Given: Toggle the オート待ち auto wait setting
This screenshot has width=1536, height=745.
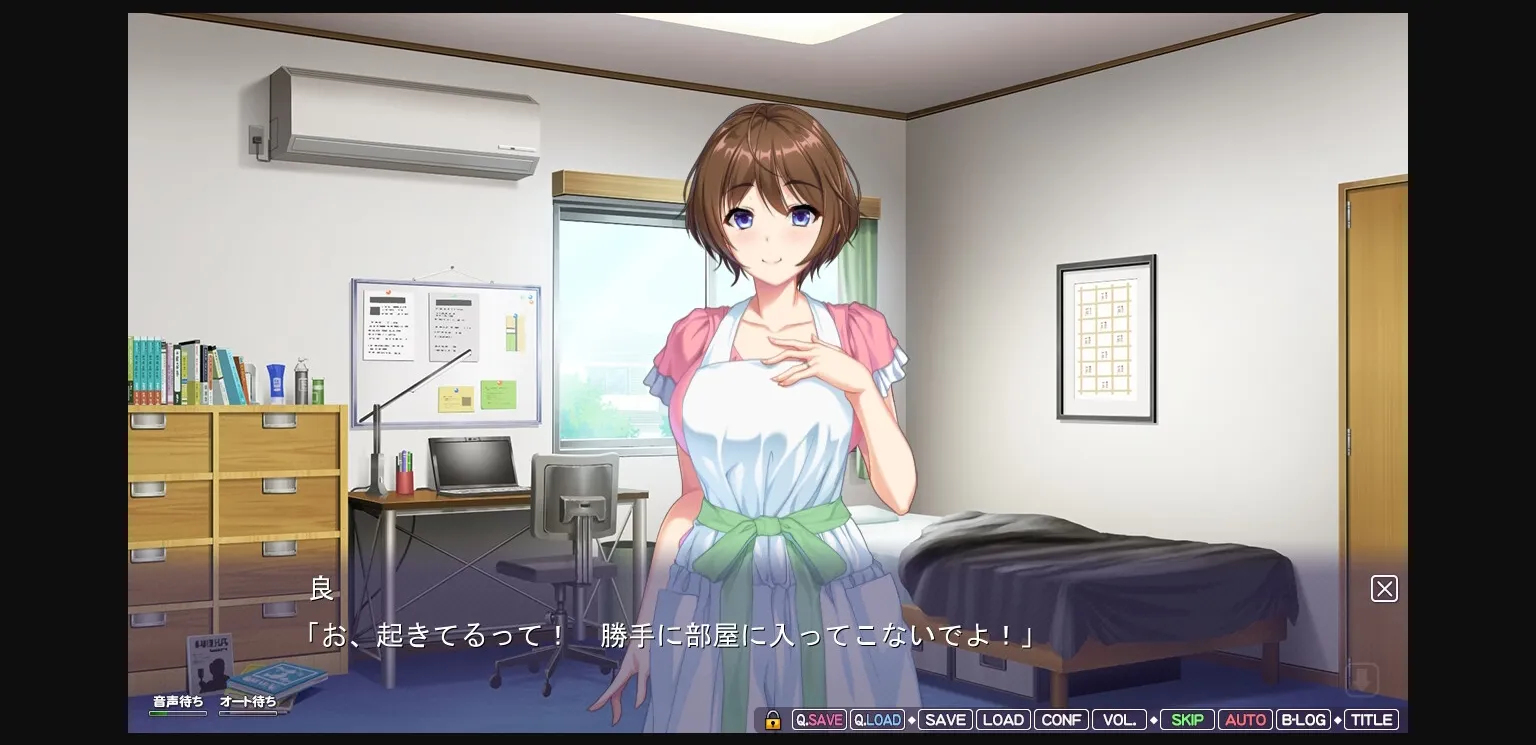Looking at the screenshot, I should pos(248,702).
